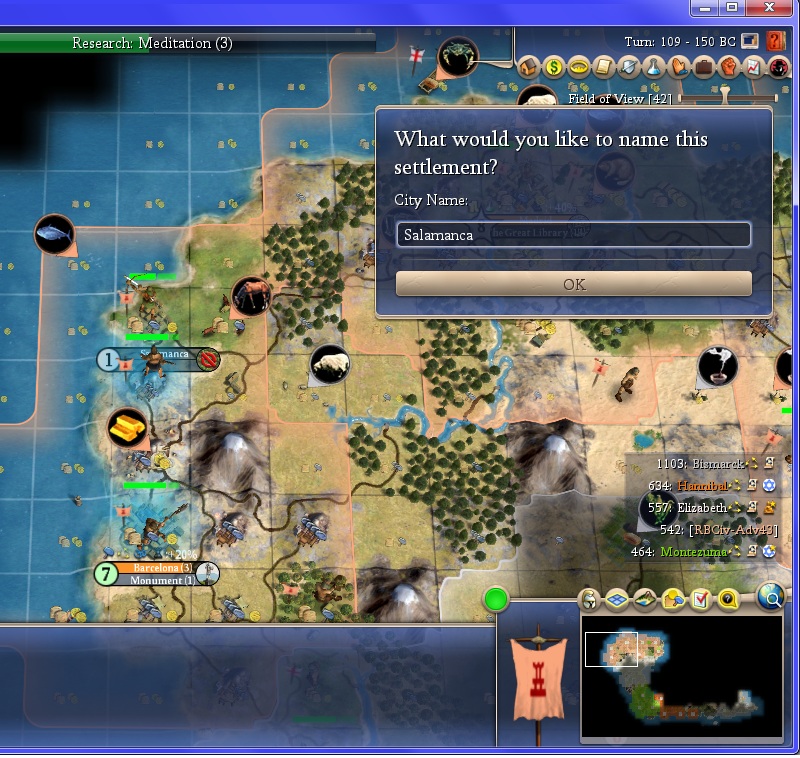Close the game window
The image size is (800, 758).
click(x=769, y=8)
